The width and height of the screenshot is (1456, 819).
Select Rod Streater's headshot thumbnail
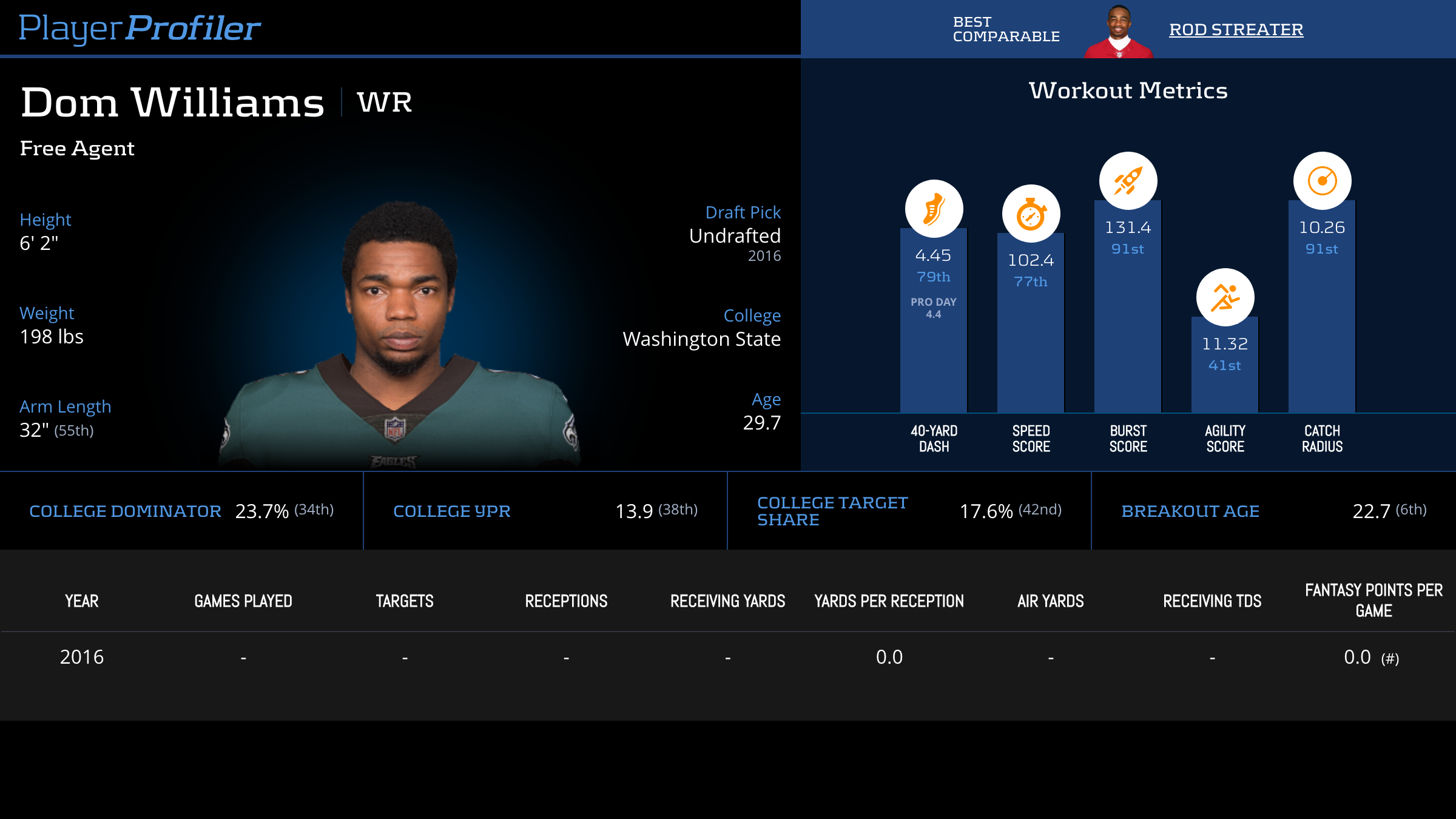pyautogui.click(x=1119, y=32)
